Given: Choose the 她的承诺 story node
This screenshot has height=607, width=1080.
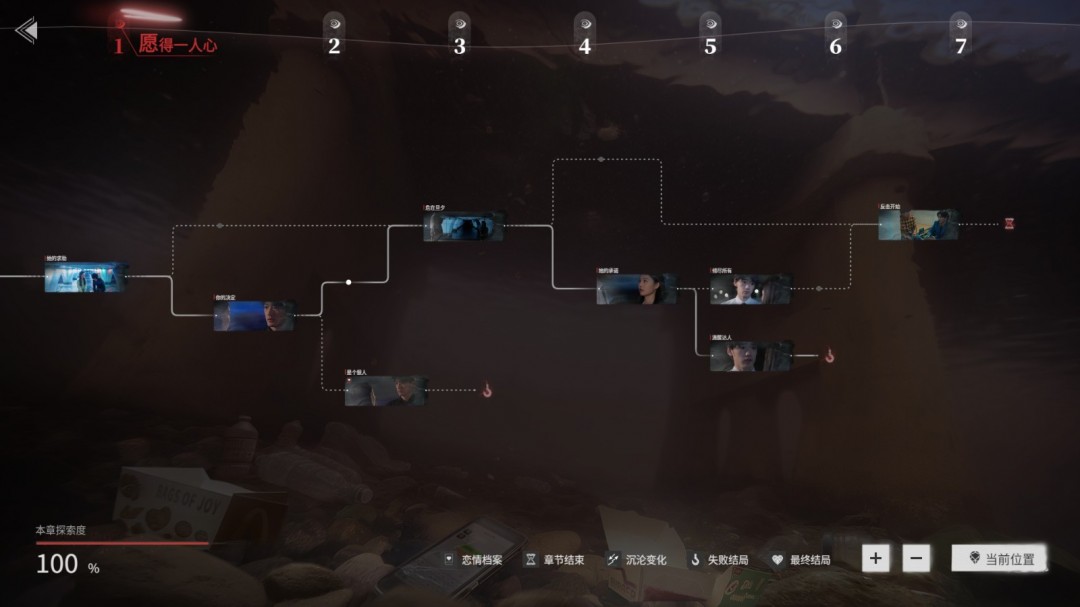Looking at the screenshot, I should pyautogui.click(x=636, y=289).
